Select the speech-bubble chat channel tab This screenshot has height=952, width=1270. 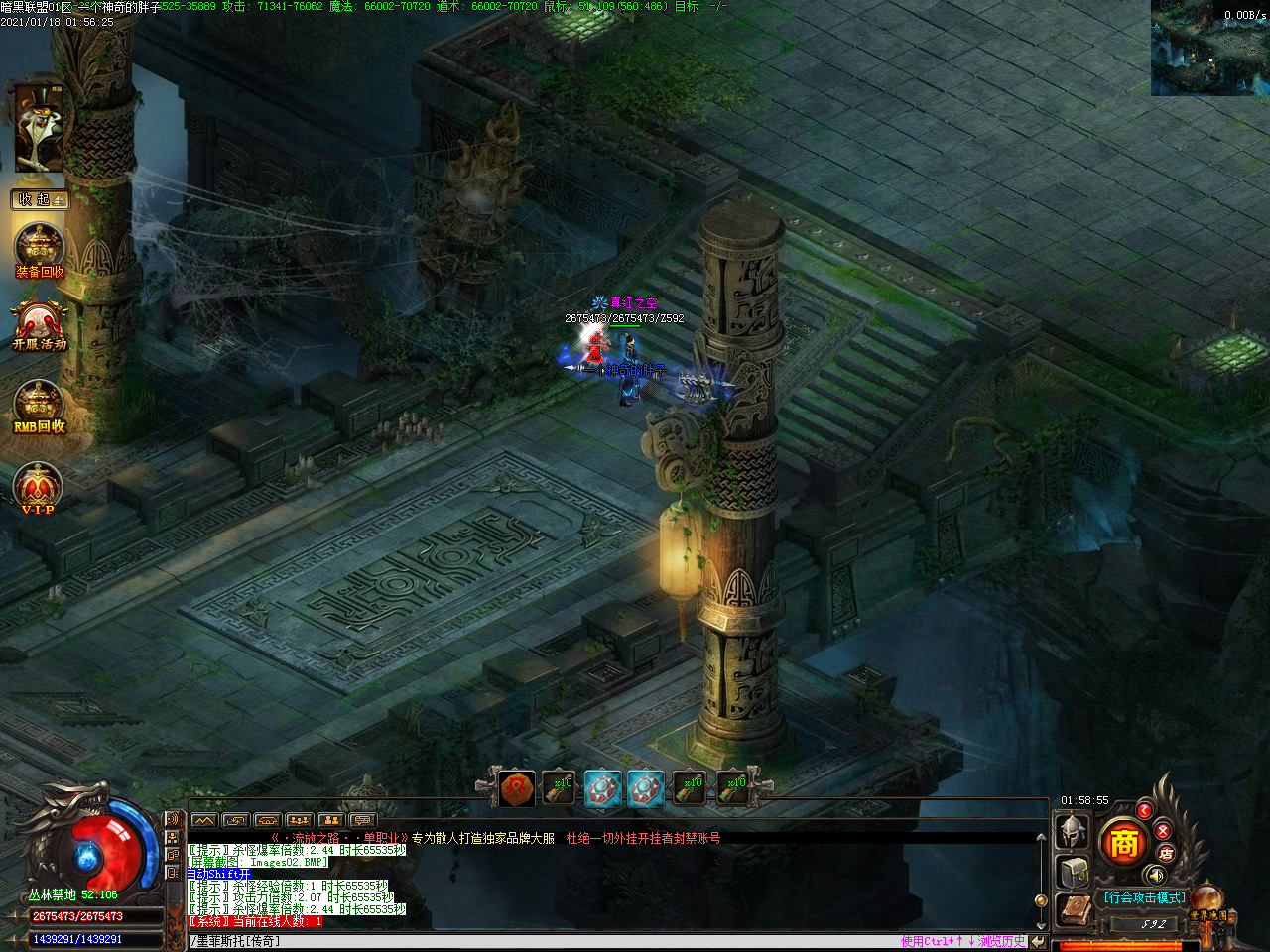coord(362,820)
